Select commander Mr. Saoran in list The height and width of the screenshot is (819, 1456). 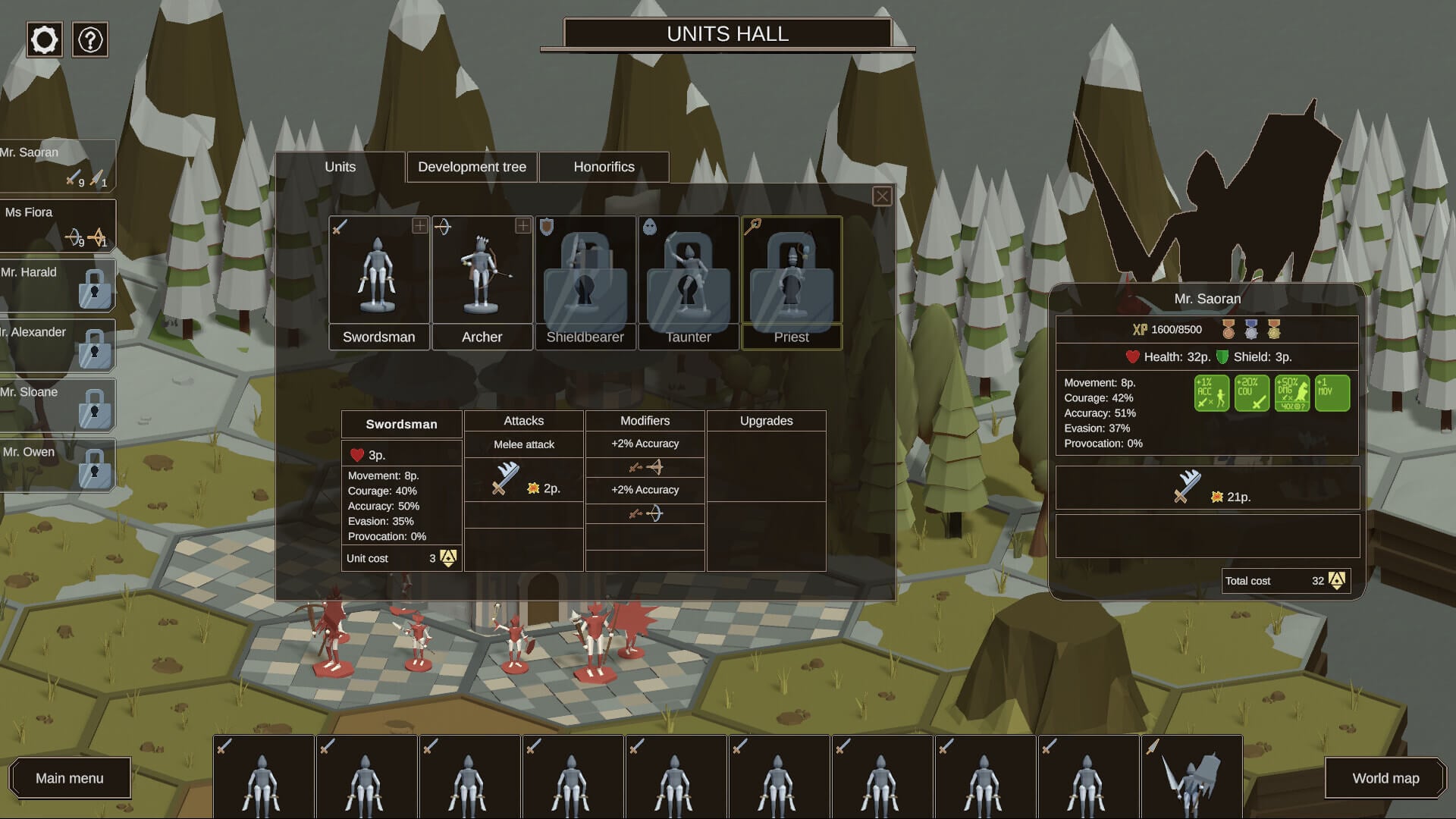pyautogui.click(x=53, y=165)
